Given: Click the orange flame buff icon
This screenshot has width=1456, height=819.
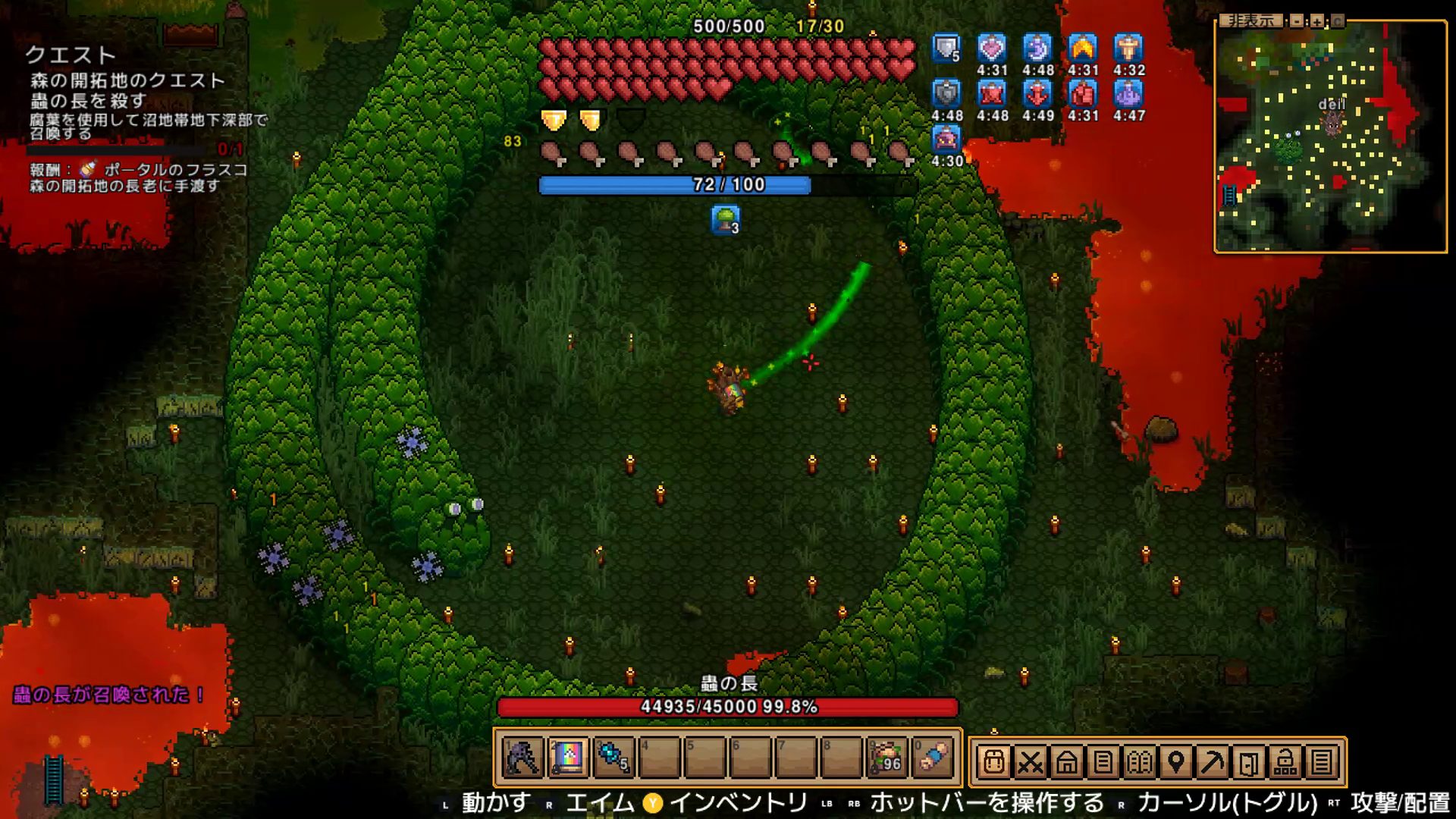Looking at the screenshot, I should [1083, 49].
